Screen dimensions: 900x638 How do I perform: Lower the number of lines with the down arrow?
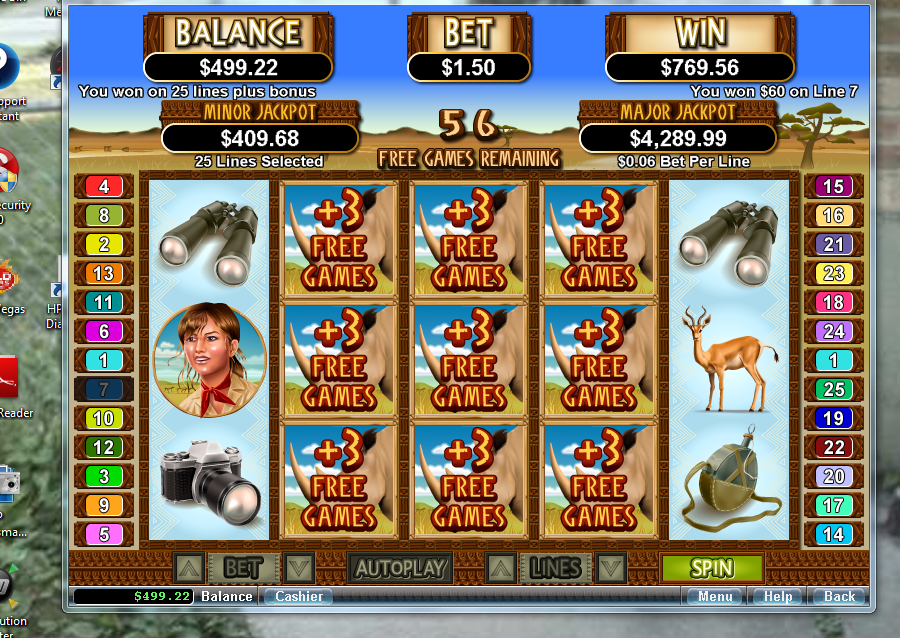pos(610,568)
